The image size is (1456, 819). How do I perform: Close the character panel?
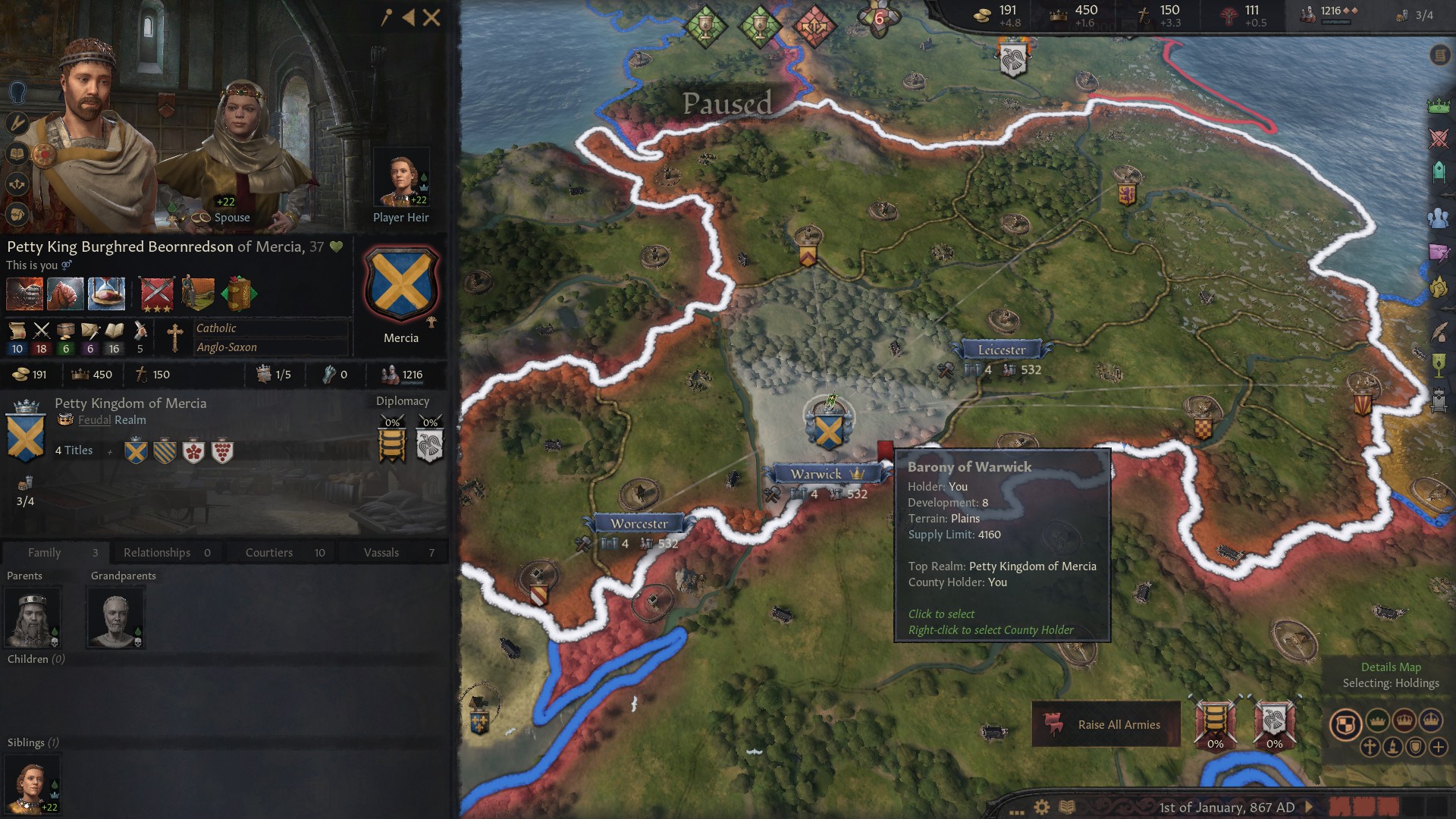pyautogui.click(x=431, y=17)
